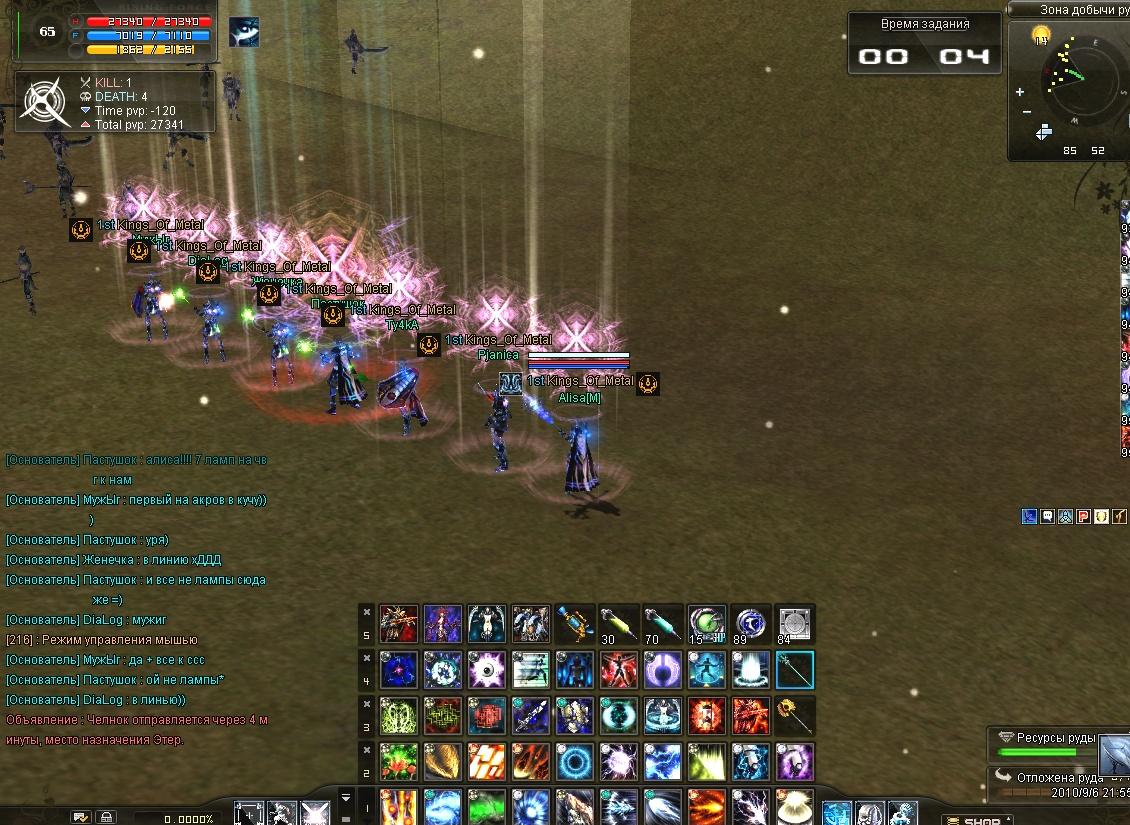Zoom in the minimap with the plus button
This screenshot has height=825, width=1130.
[x=1020, y=92]
